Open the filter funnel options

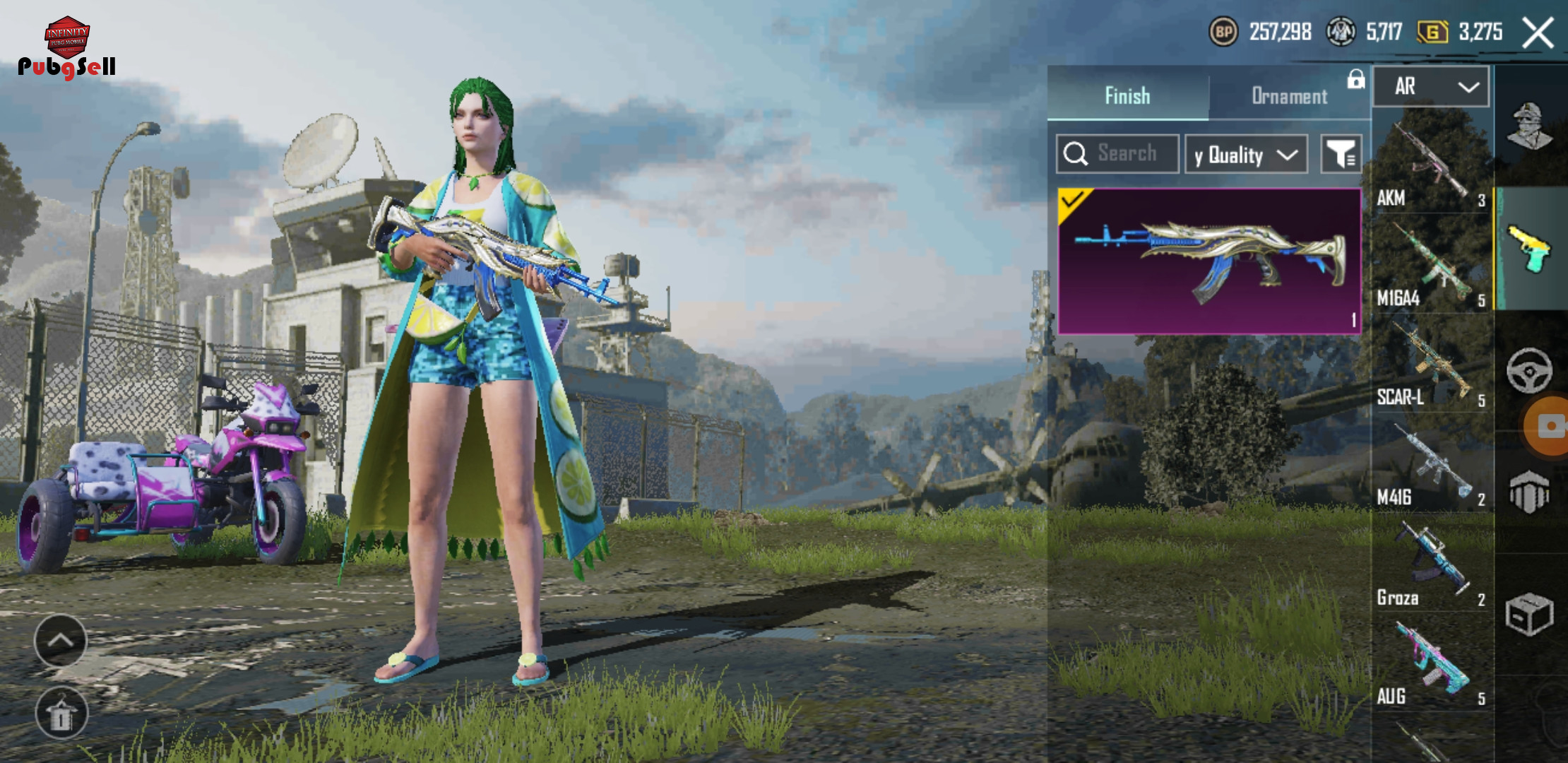[x=1341, y=154]
